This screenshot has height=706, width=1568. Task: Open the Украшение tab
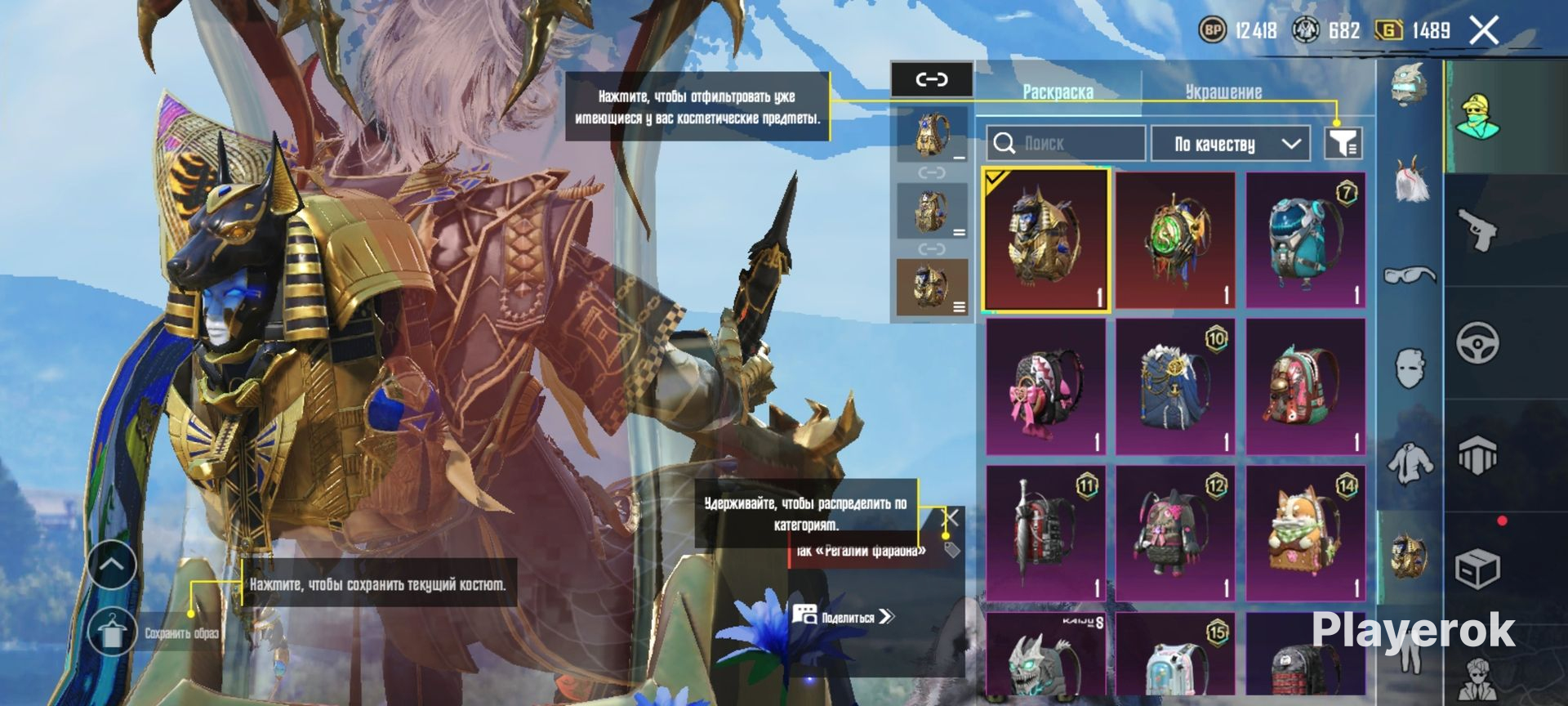(x=1223, y=92)
